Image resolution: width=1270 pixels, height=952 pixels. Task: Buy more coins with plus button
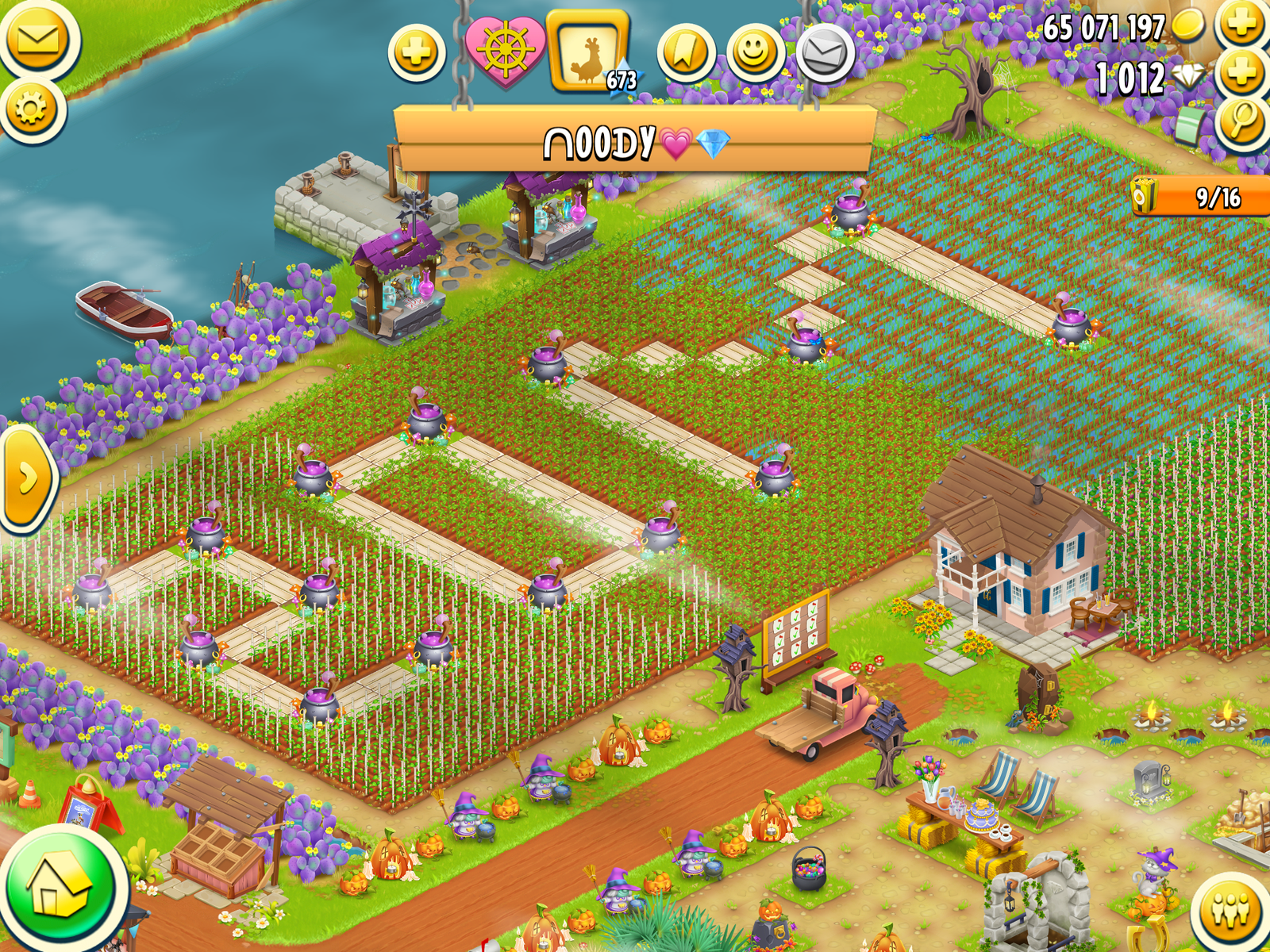coord(1242,24)
